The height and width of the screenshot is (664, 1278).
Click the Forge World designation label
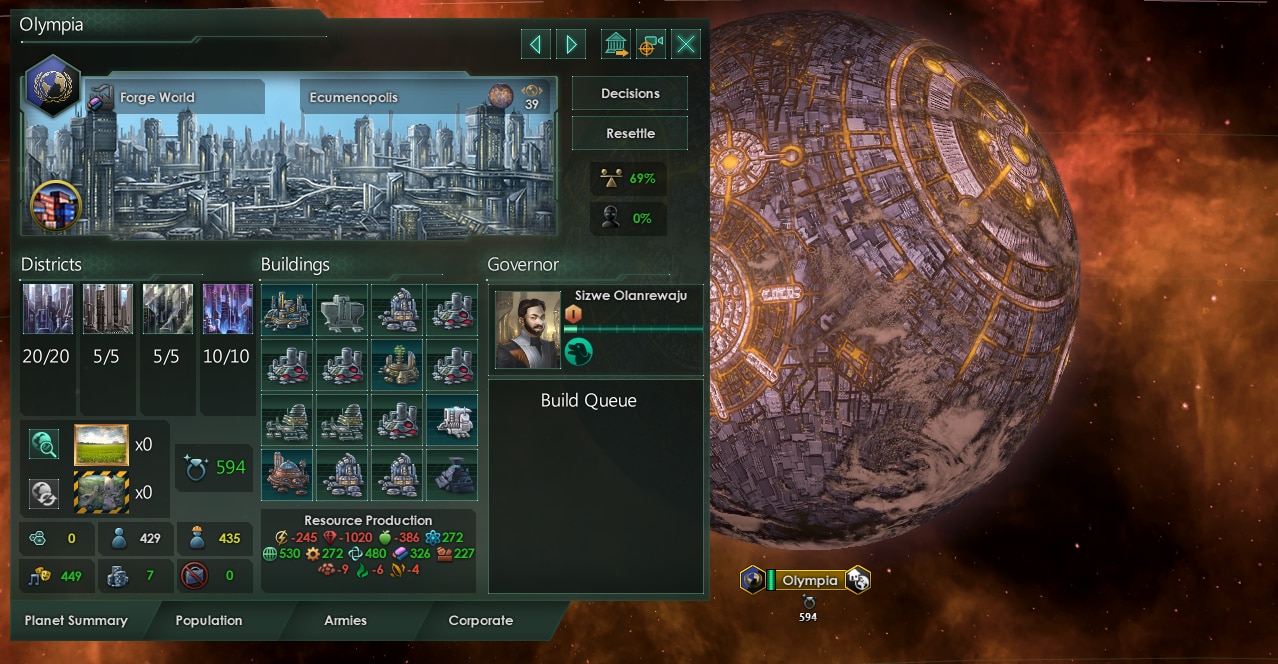157,98
